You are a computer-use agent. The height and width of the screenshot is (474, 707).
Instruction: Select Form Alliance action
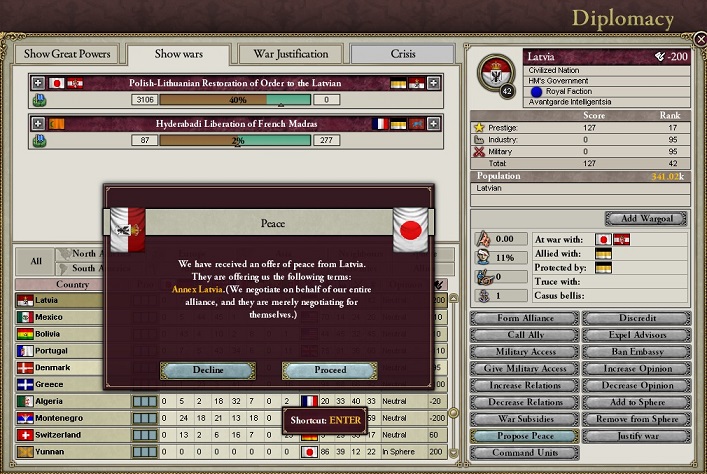point(524,319)
